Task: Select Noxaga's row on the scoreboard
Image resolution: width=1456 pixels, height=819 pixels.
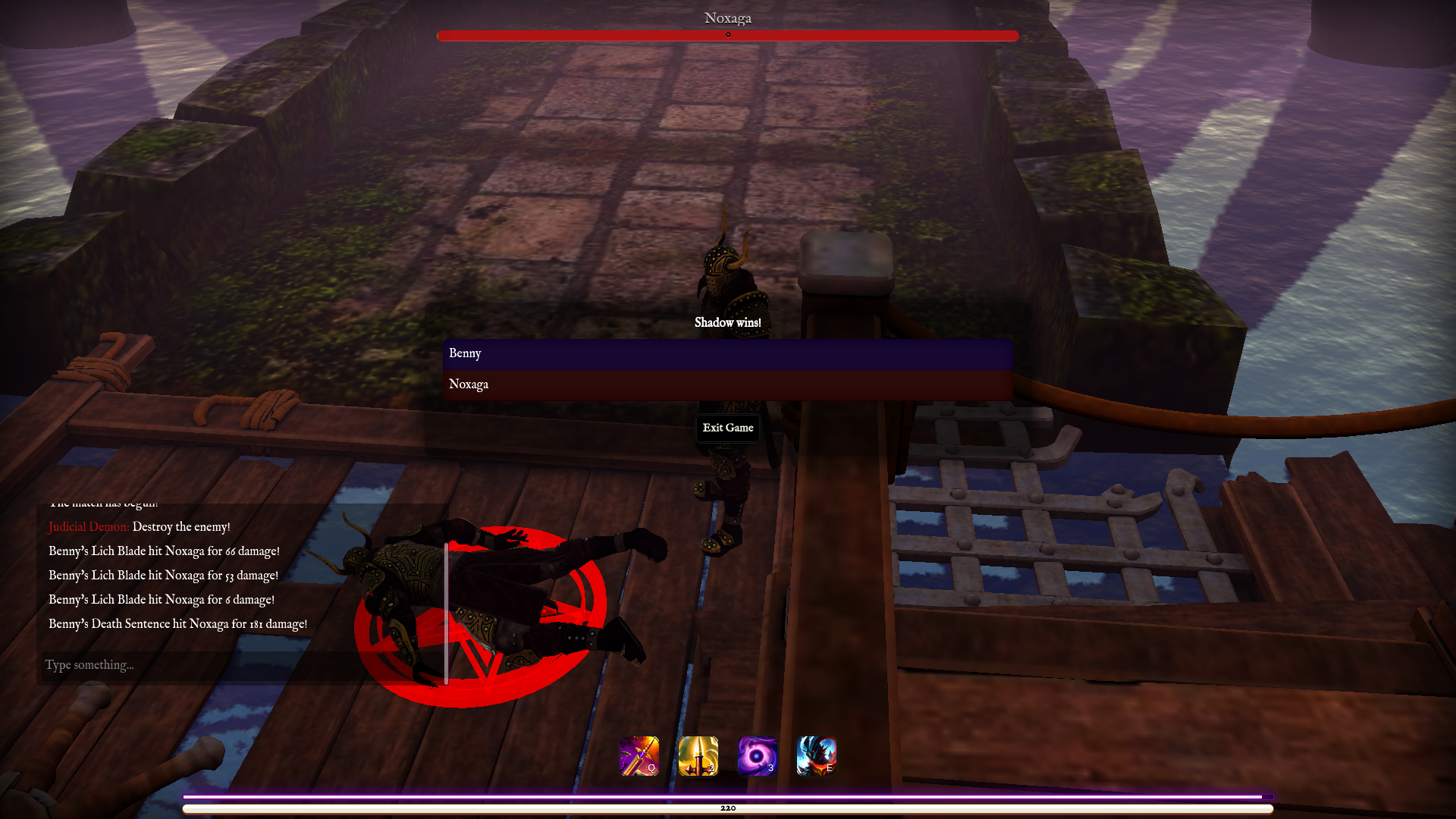Action: [728, 384]
